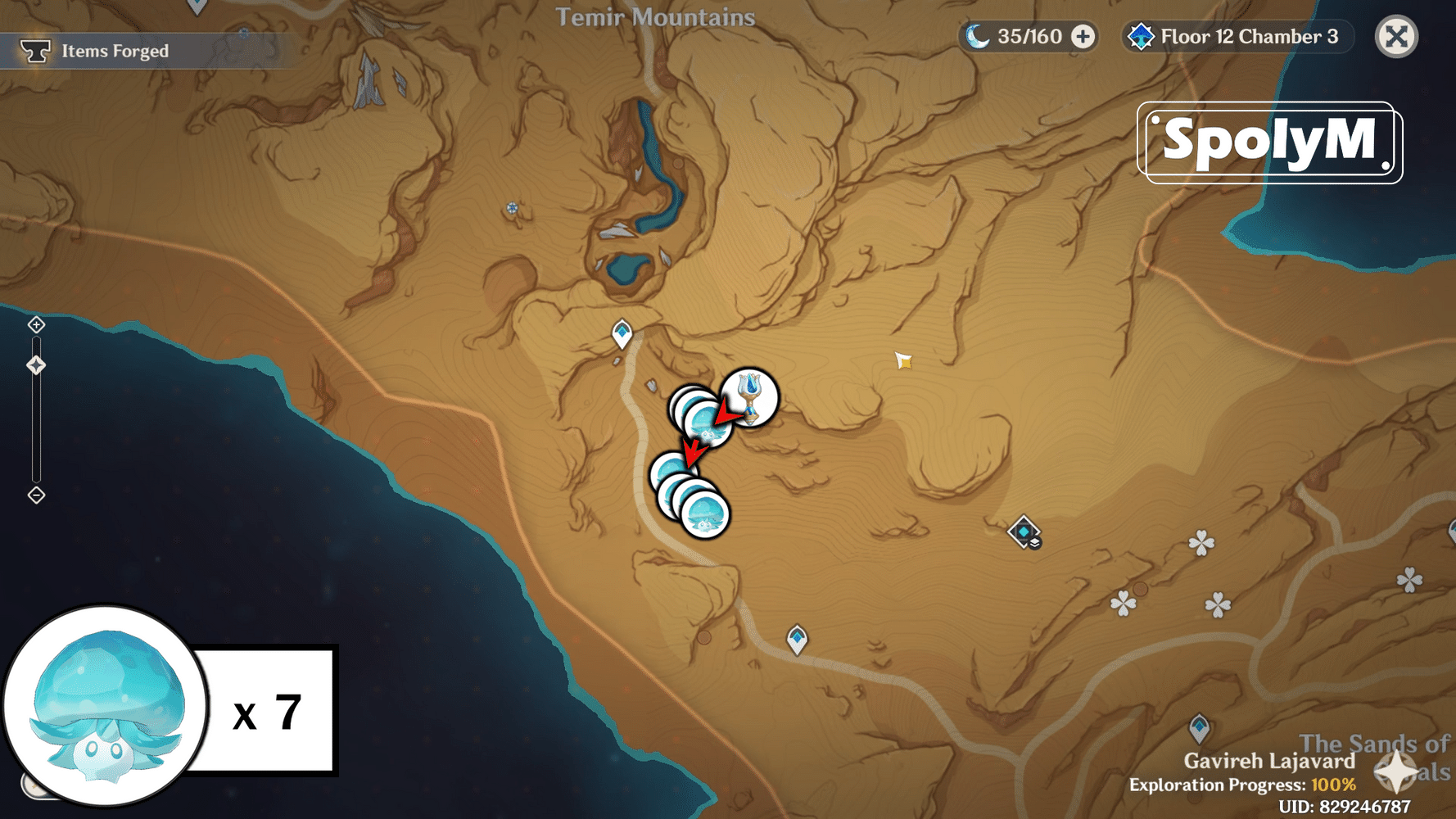Click the yellow flag custom pin marker
1456x819 pixels.
point(902,361)
